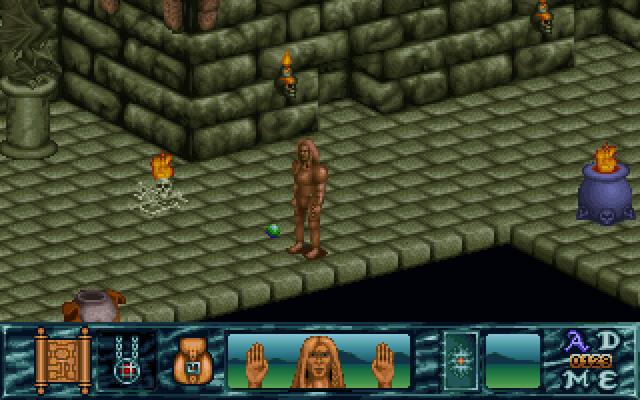
Task: Click the letter M in the HUD corner
Action: [579, 379]
